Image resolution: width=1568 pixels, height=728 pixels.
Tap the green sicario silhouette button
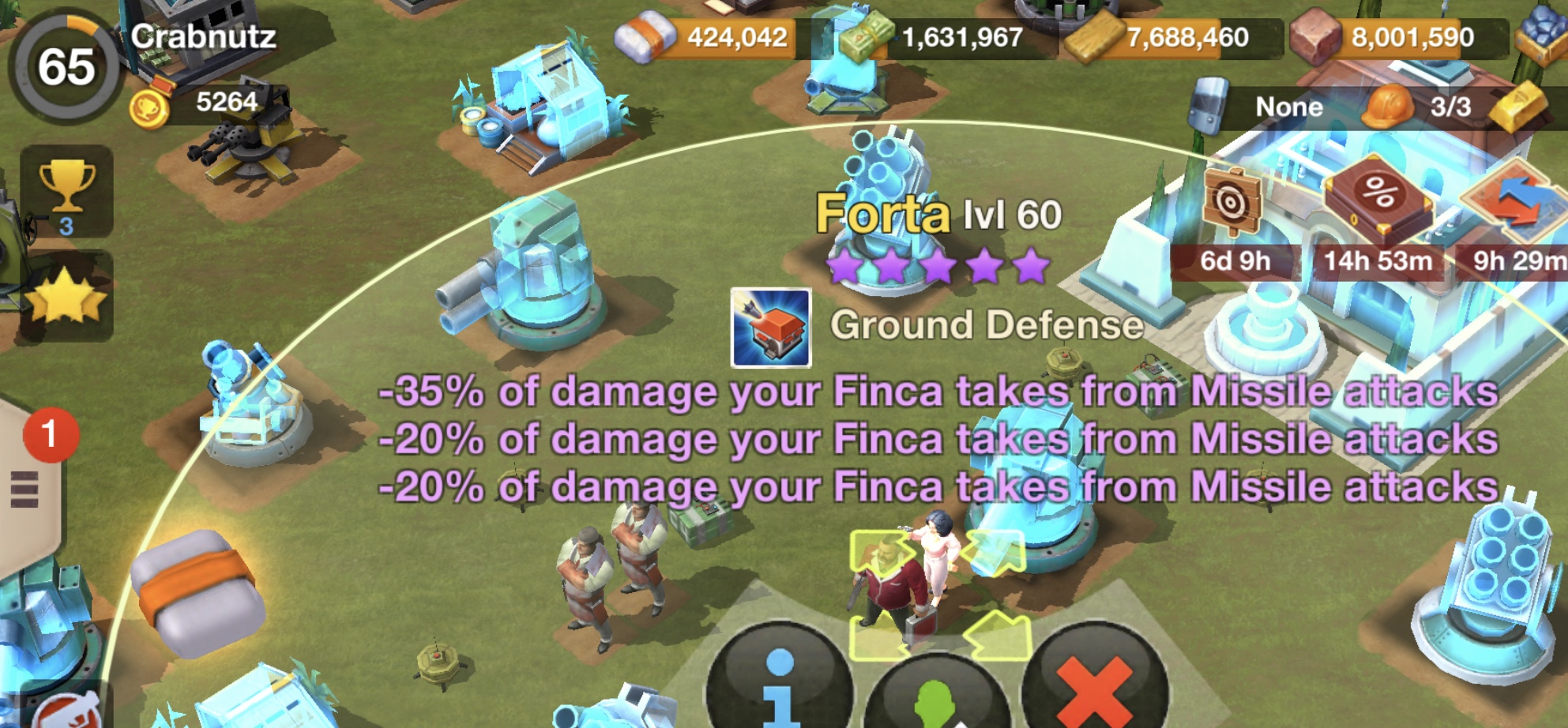(x=936, y=695)
